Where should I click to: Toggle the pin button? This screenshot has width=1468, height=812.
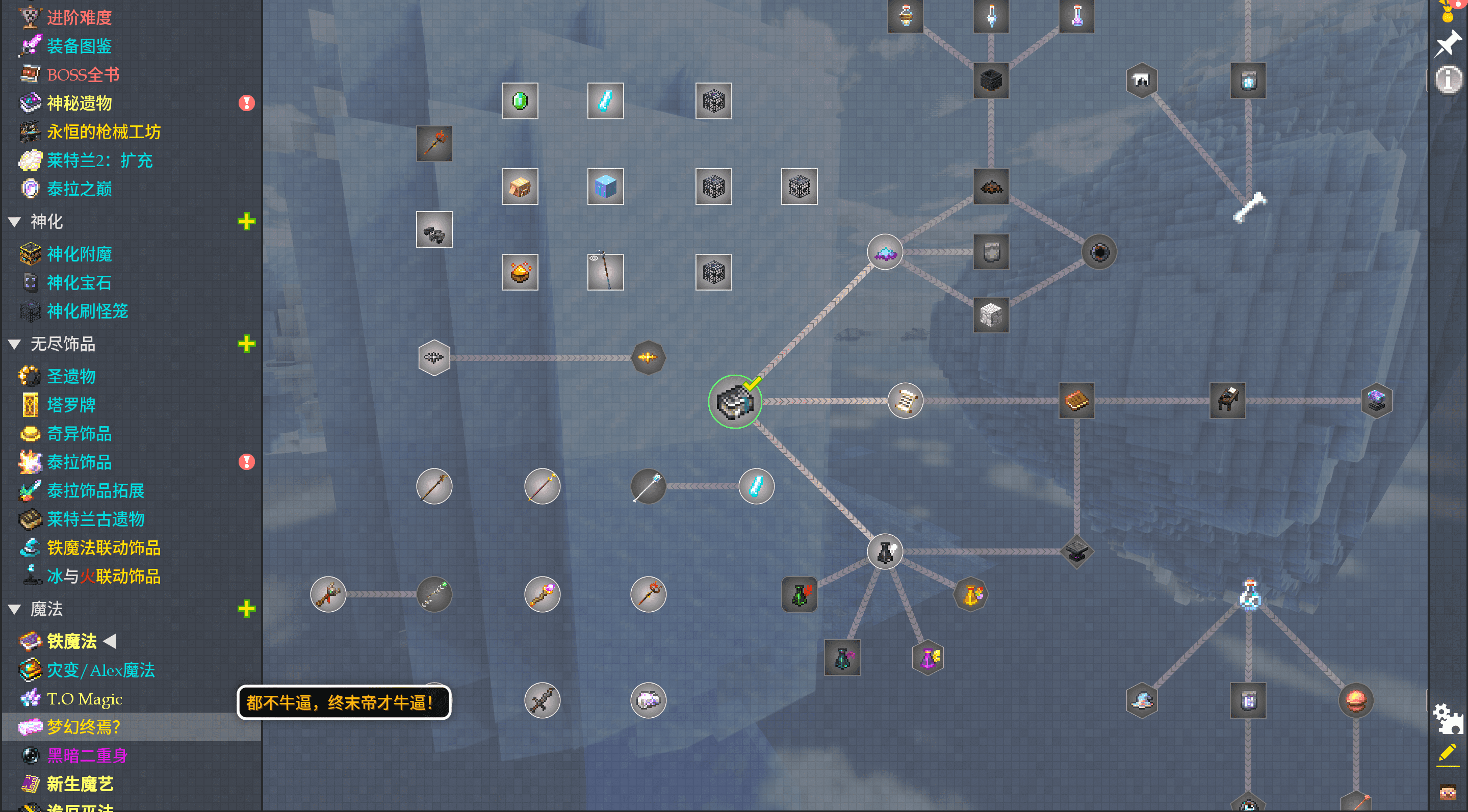pyautogui.click(x=1448, y=43)
